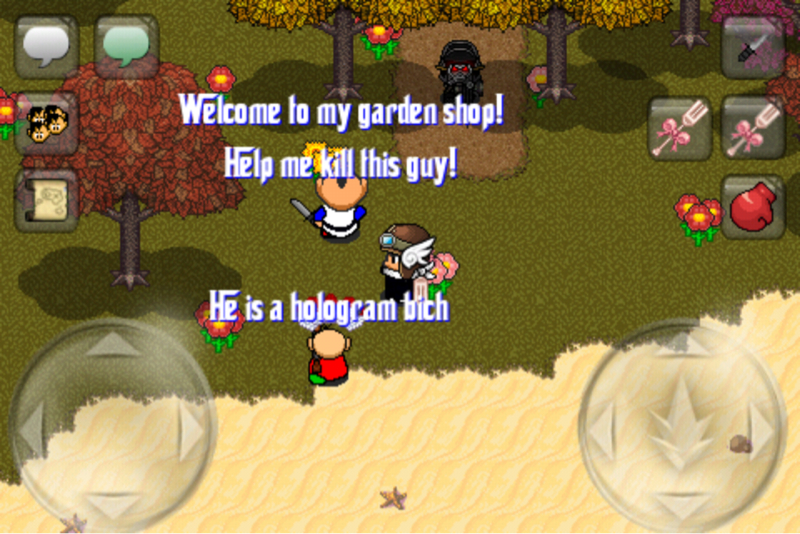This screenshot has width=800, height=534.
Task: Tap the right arrow on the movement pad
Action: tap(190, 426)
